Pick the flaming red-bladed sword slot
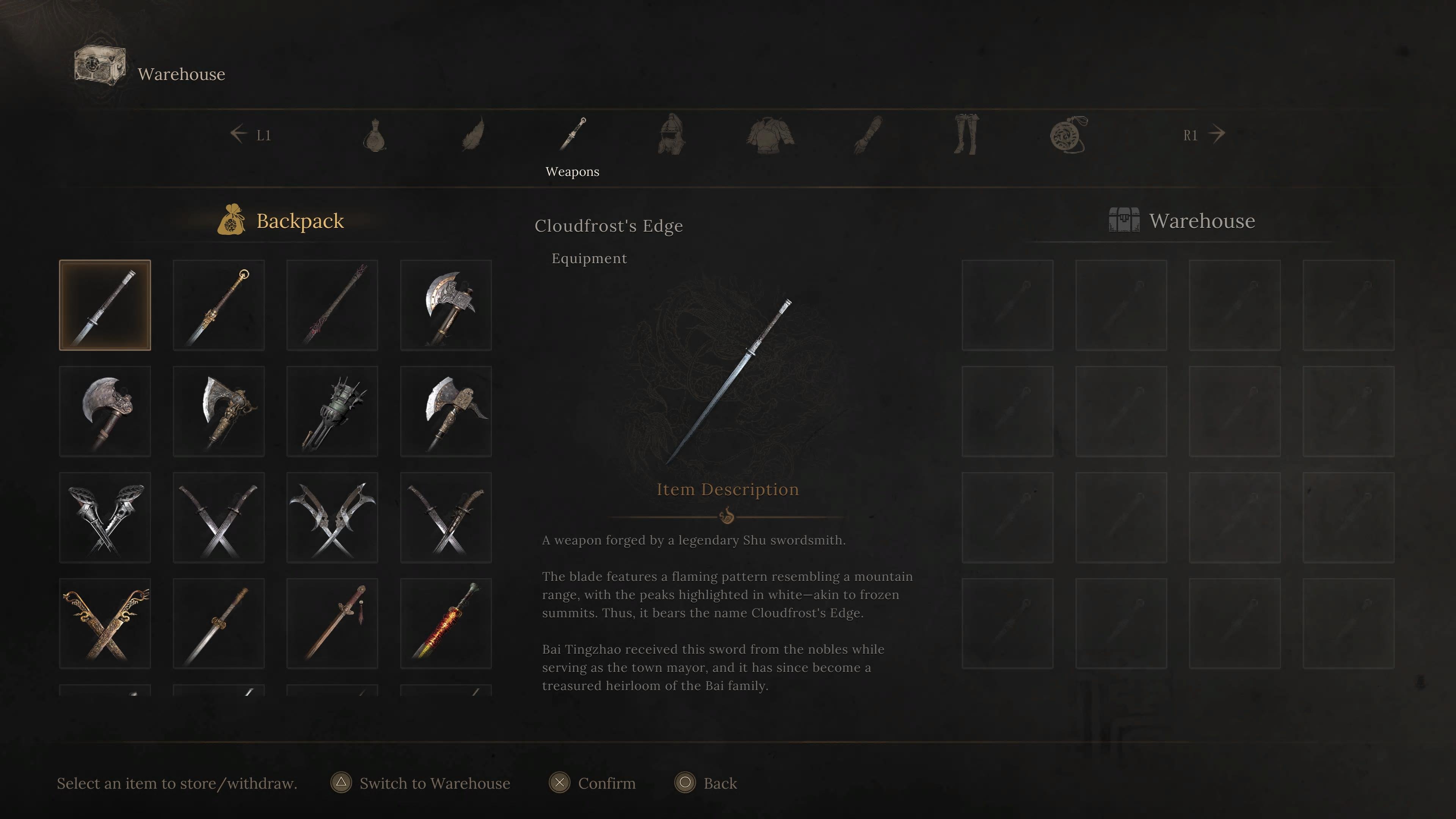 (x=446, y=623)
